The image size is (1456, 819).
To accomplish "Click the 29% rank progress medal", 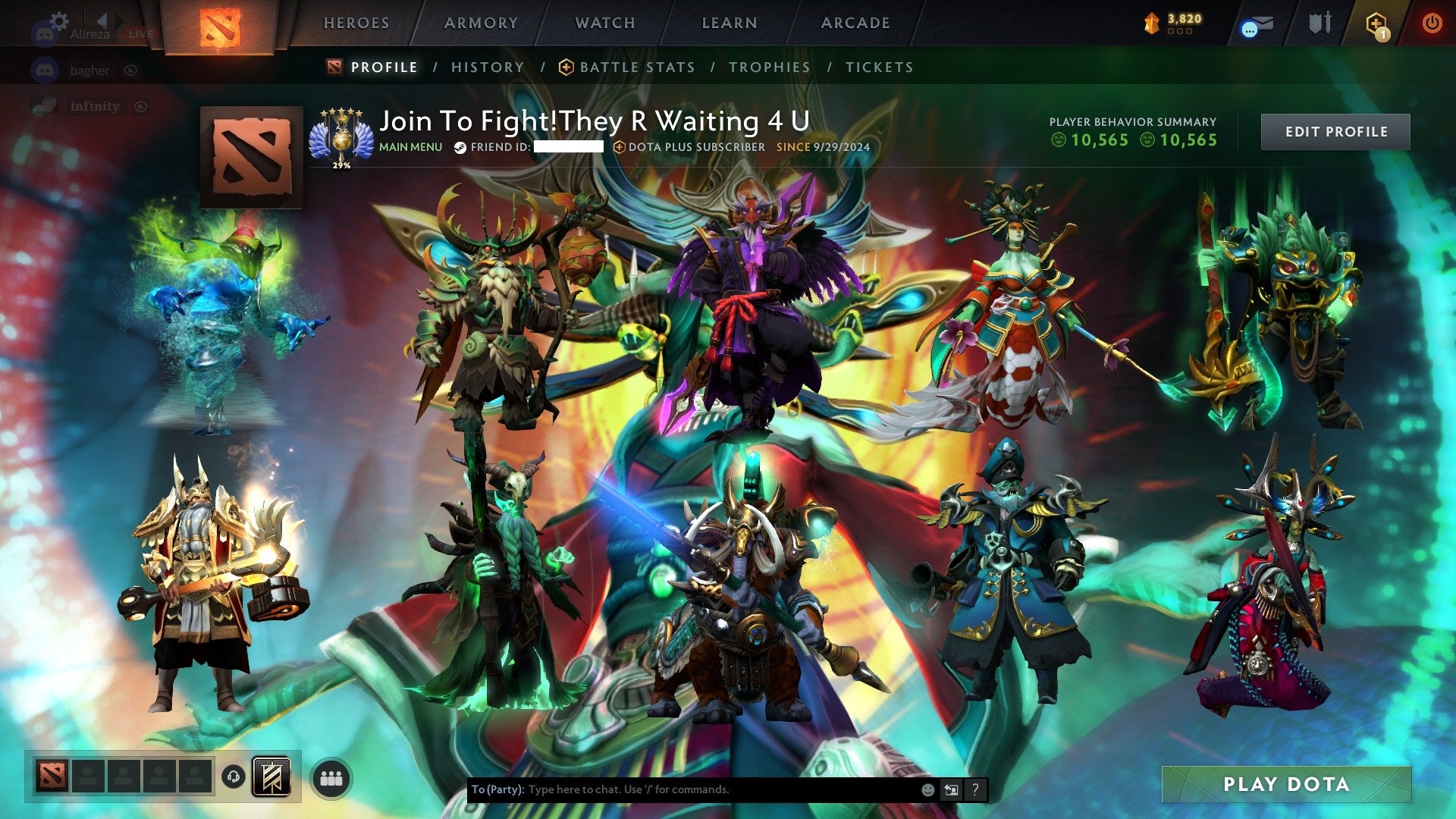I will point(343,137).
